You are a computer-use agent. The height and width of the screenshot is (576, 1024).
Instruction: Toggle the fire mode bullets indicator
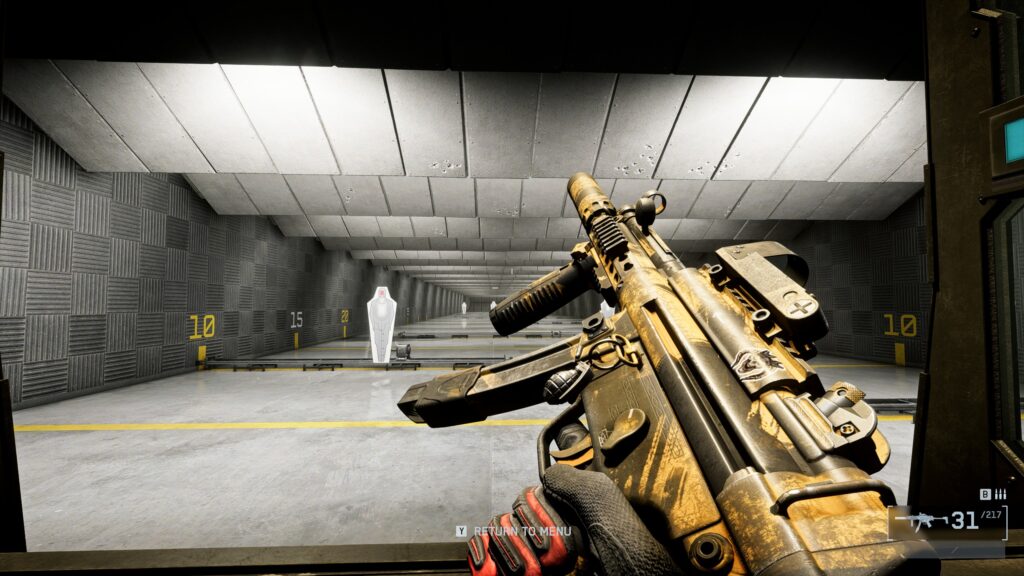coord(1000,494)
